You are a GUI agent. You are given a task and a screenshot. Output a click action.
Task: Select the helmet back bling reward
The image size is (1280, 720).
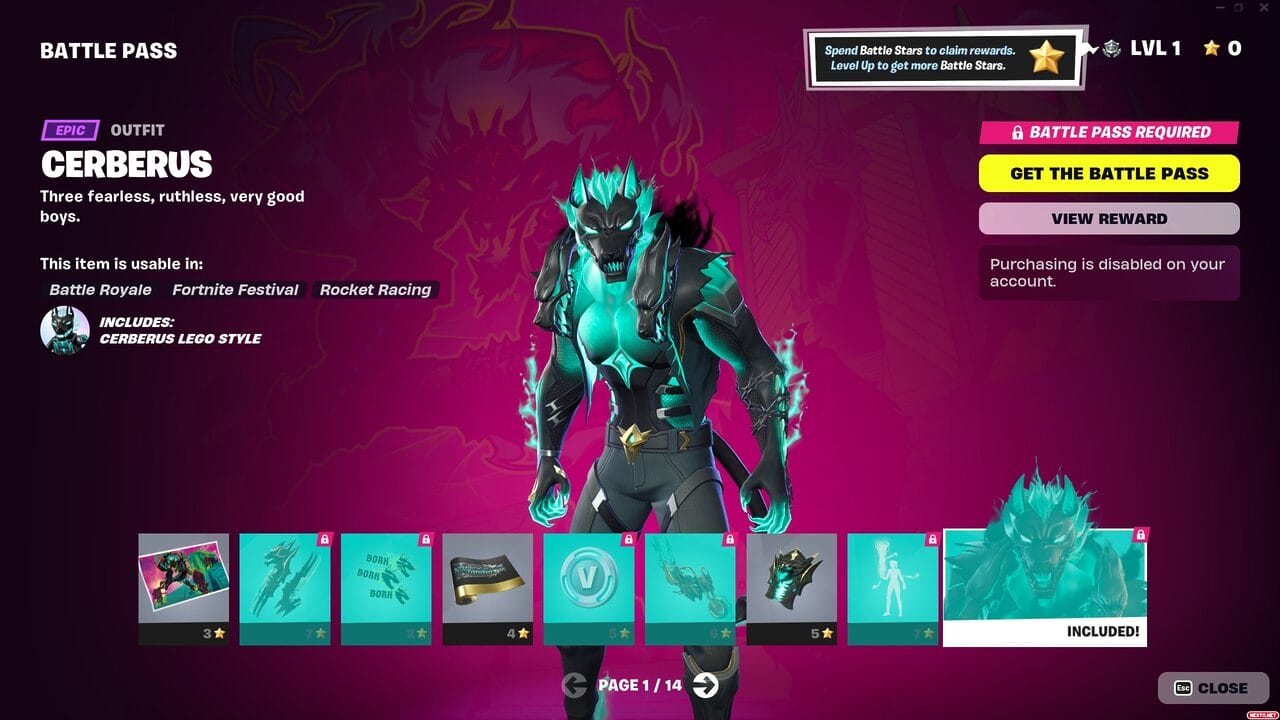pyautogui.click(x=792, y=578)
